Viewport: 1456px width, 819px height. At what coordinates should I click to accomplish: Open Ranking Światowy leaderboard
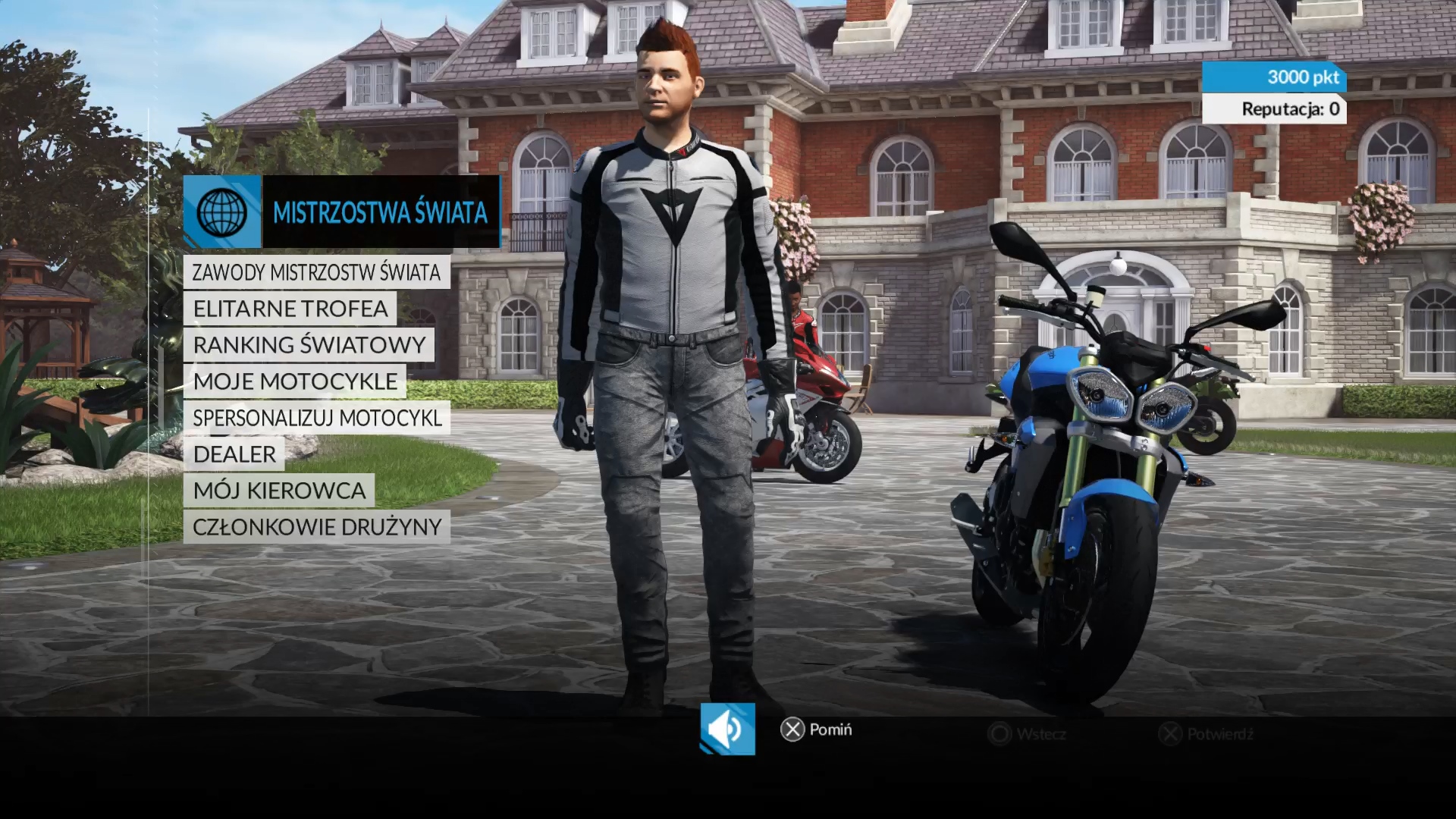(309, 345)
